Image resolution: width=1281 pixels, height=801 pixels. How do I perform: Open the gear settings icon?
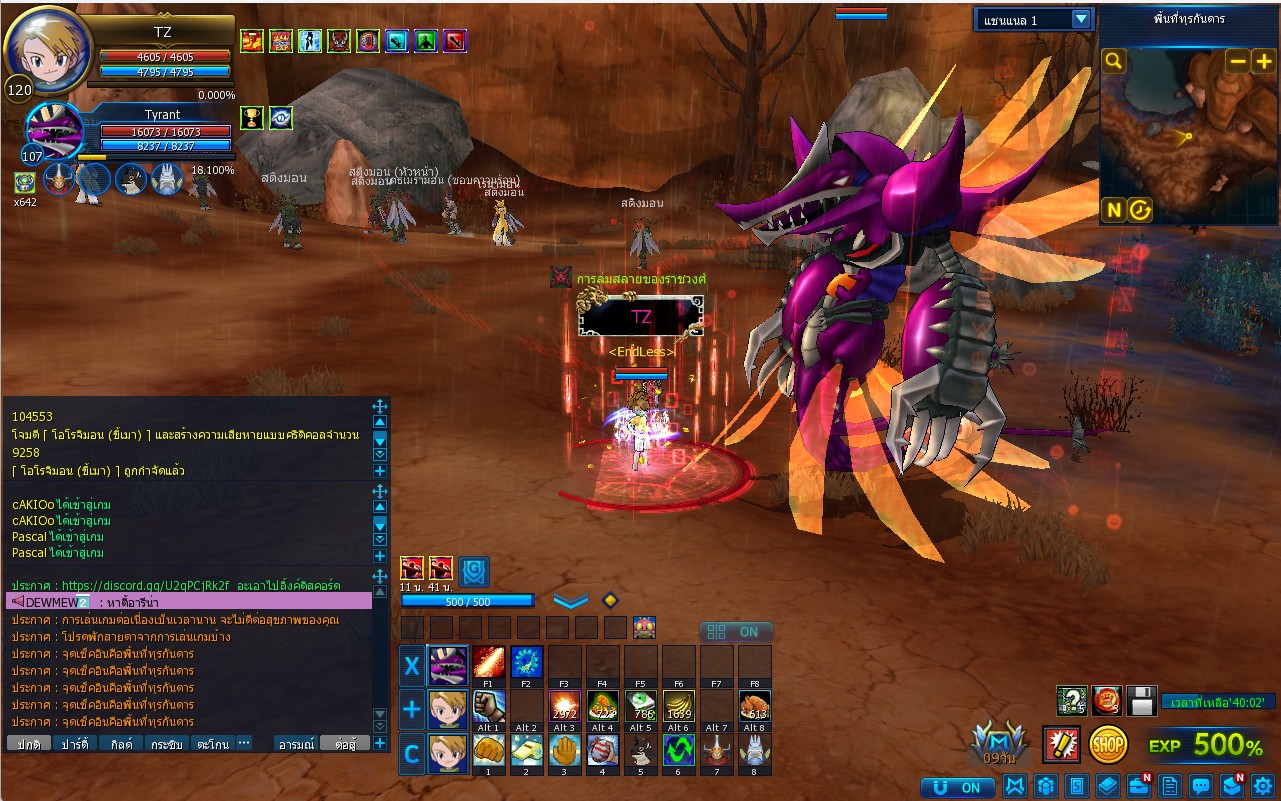[1262, 786]
